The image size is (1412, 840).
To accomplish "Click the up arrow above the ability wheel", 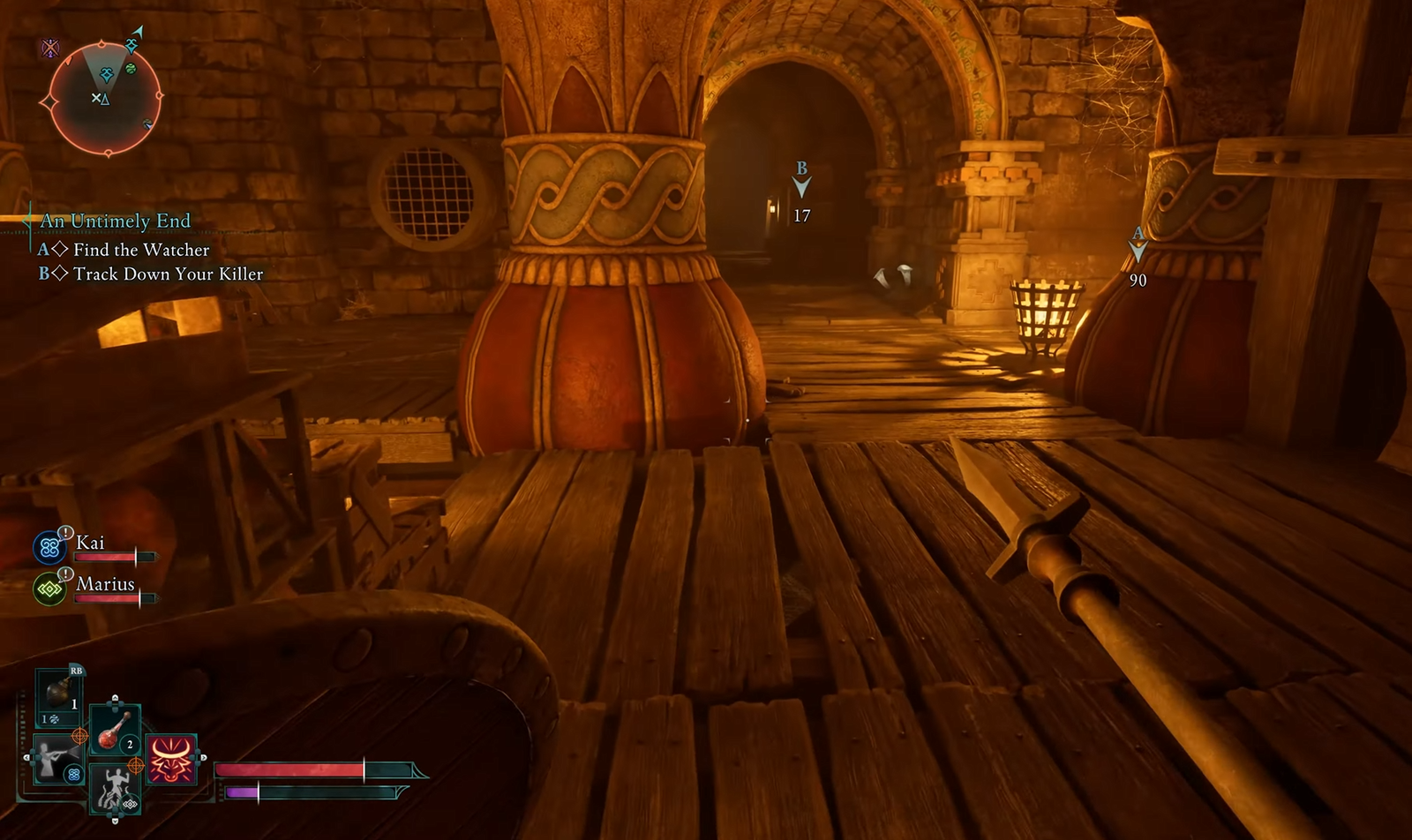I will pos(115,698).
